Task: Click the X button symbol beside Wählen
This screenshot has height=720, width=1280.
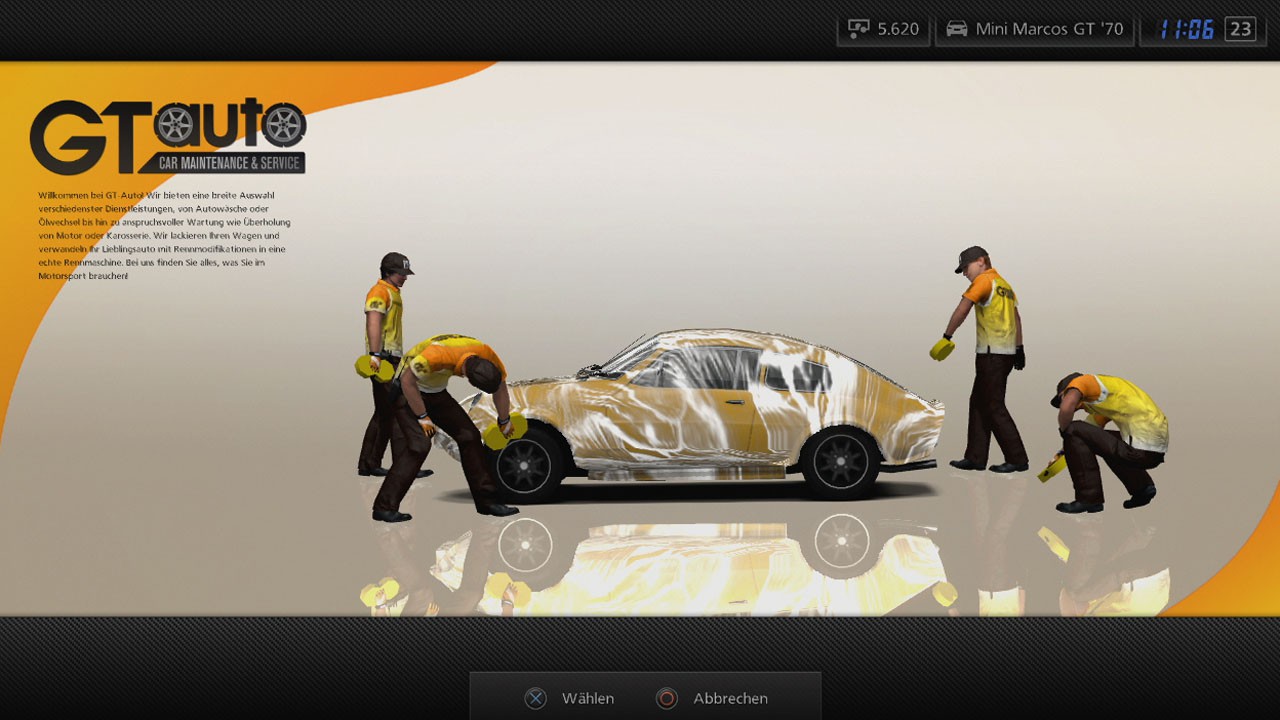Action: tap(536, 698)
